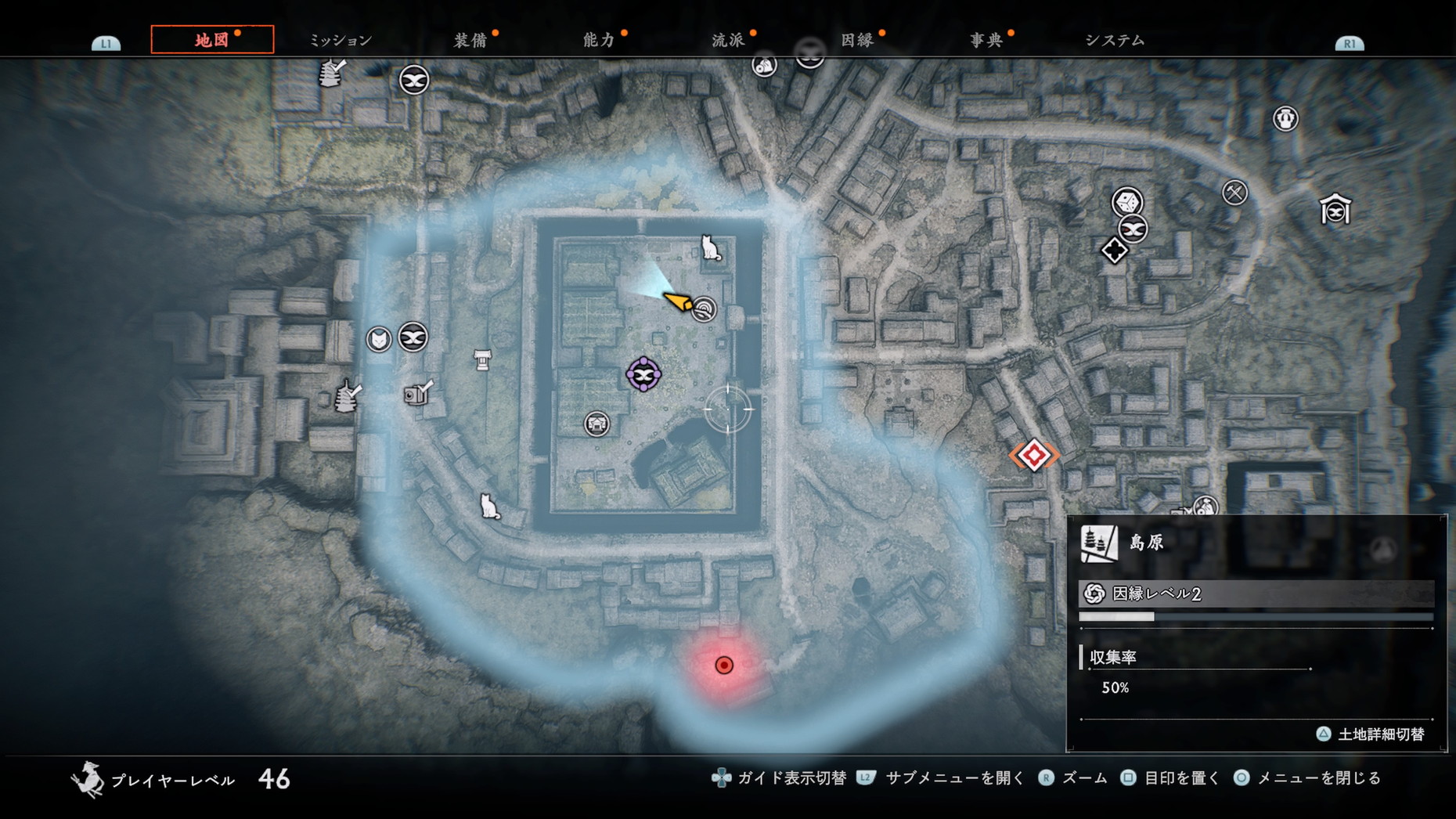Go to the 流派 combat styles tab
Viewport: 1456px width, 819px height.
click(728, 40)
